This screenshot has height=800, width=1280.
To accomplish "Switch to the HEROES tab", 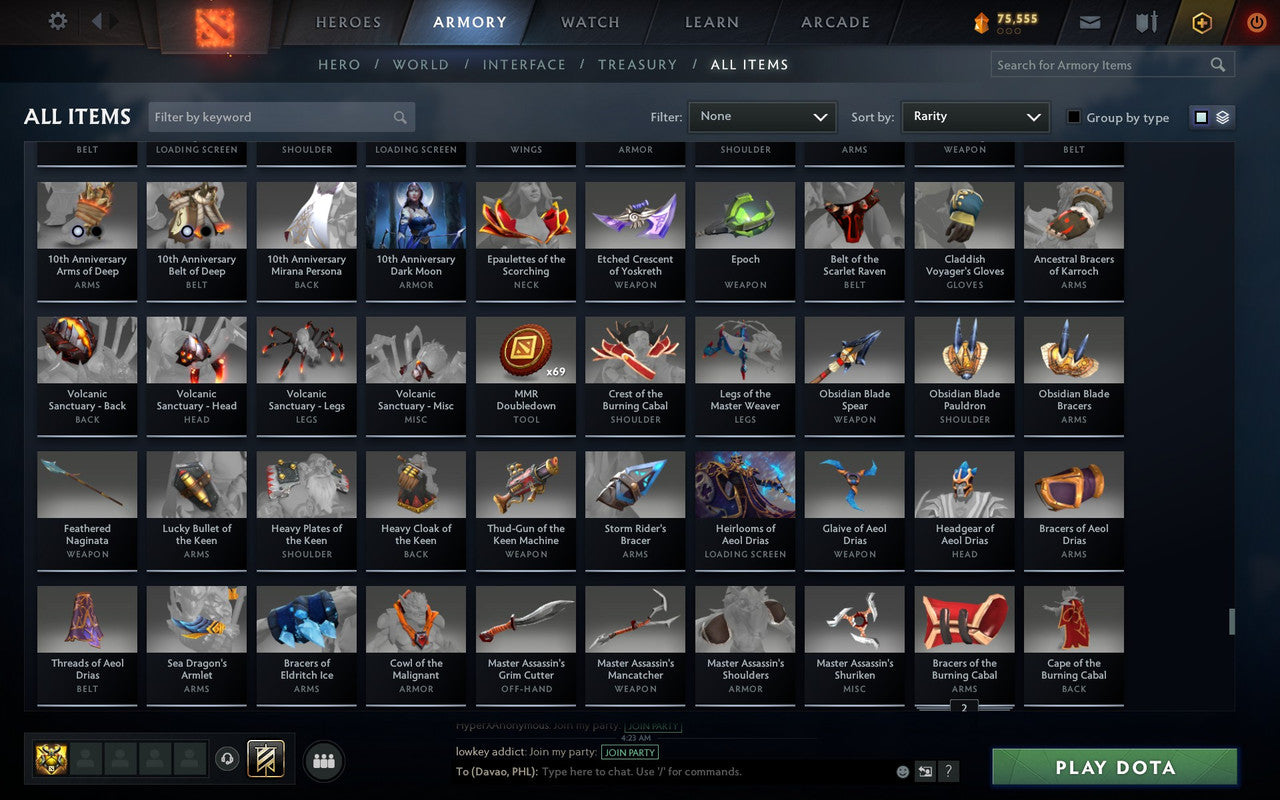I will point(348,21).
